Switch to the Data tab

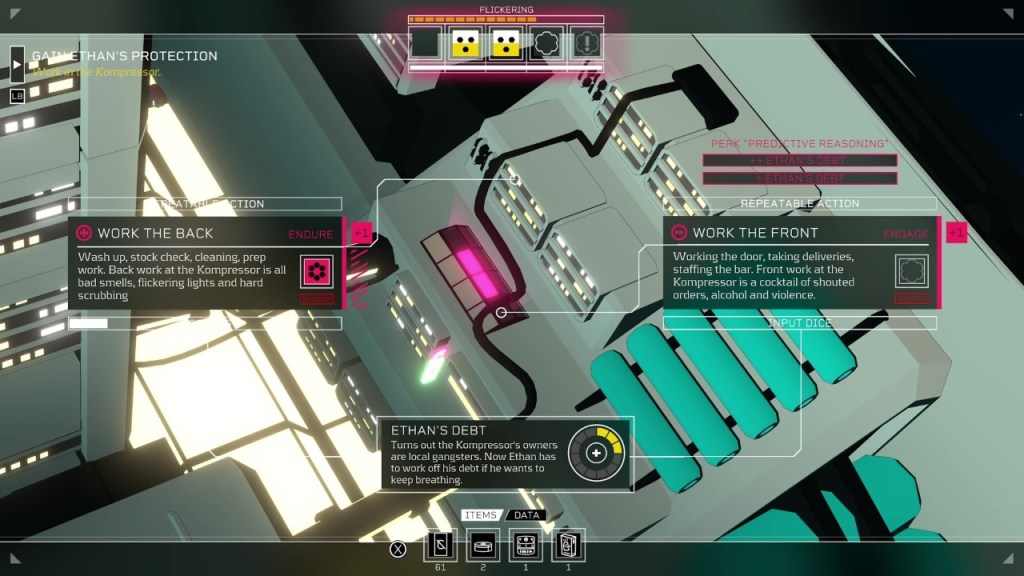[527, 515]
